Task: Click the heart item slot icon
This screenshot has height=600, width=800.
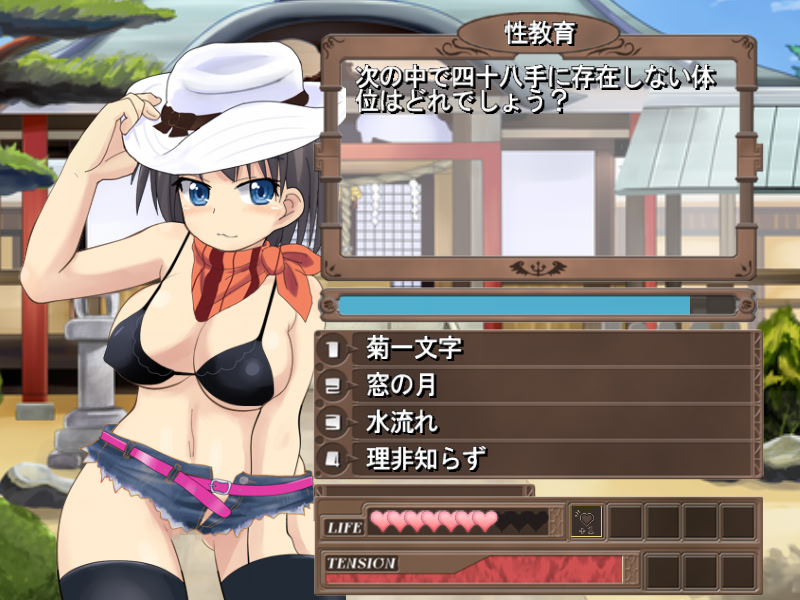Action: click(x=586, y=521)
